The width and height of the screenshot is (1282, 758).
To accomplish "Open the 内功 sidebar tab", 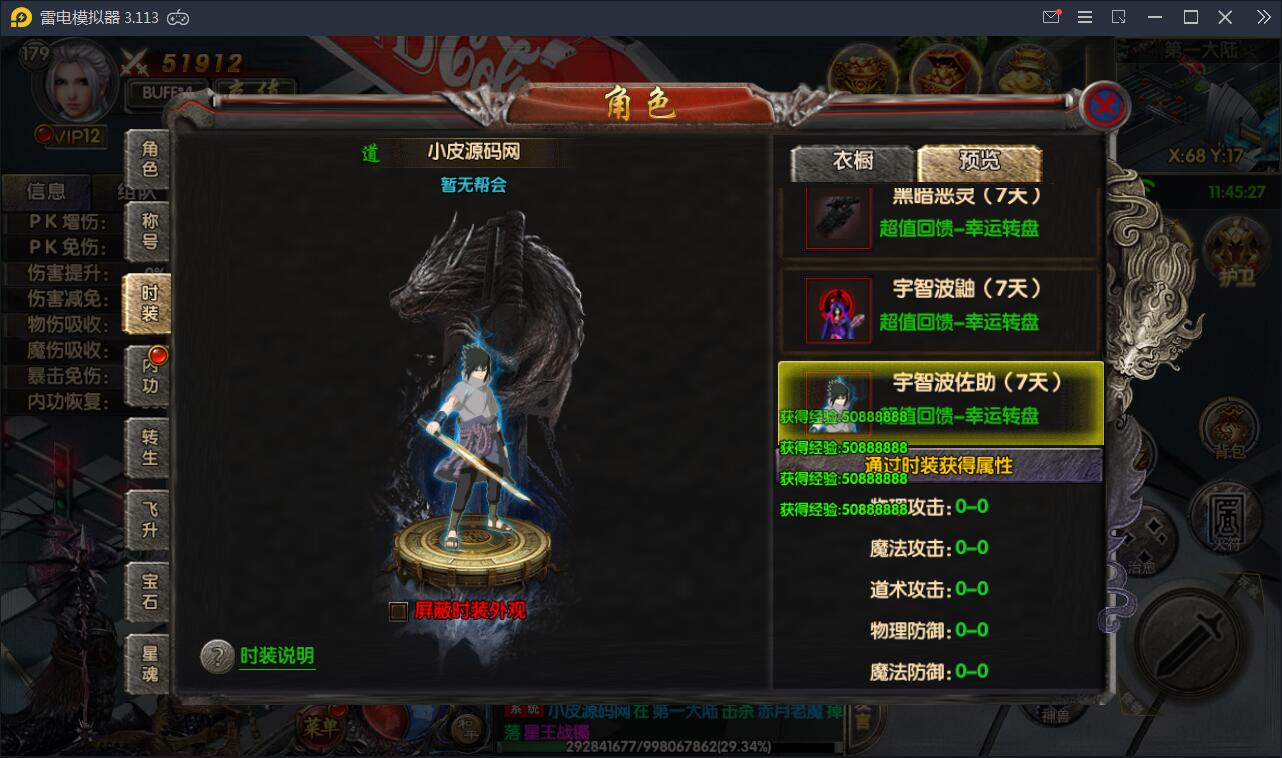I will [148, 375].
